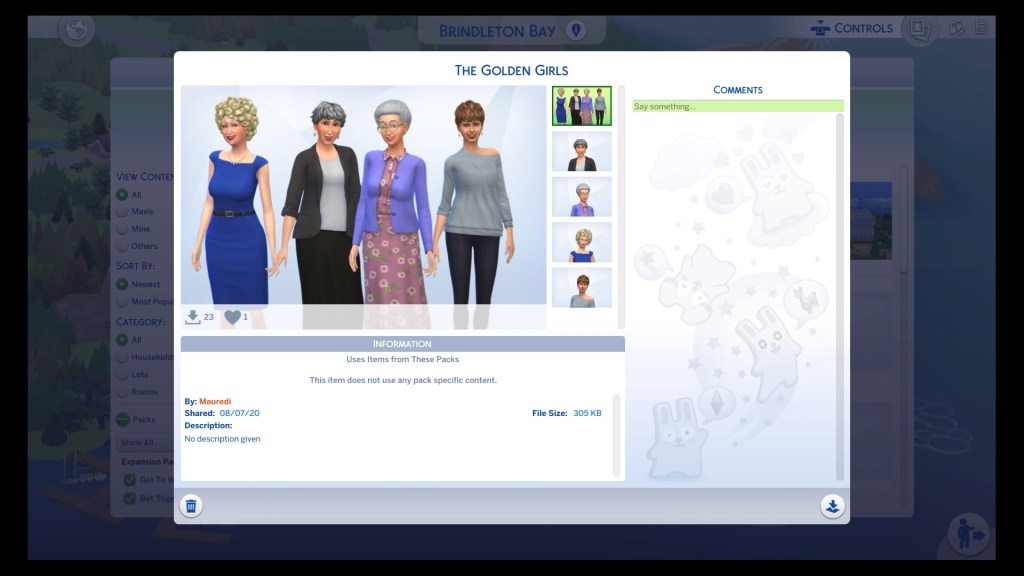Switch category to Rooms
This screenshot has height=576, width=1024.
point(123,392)
